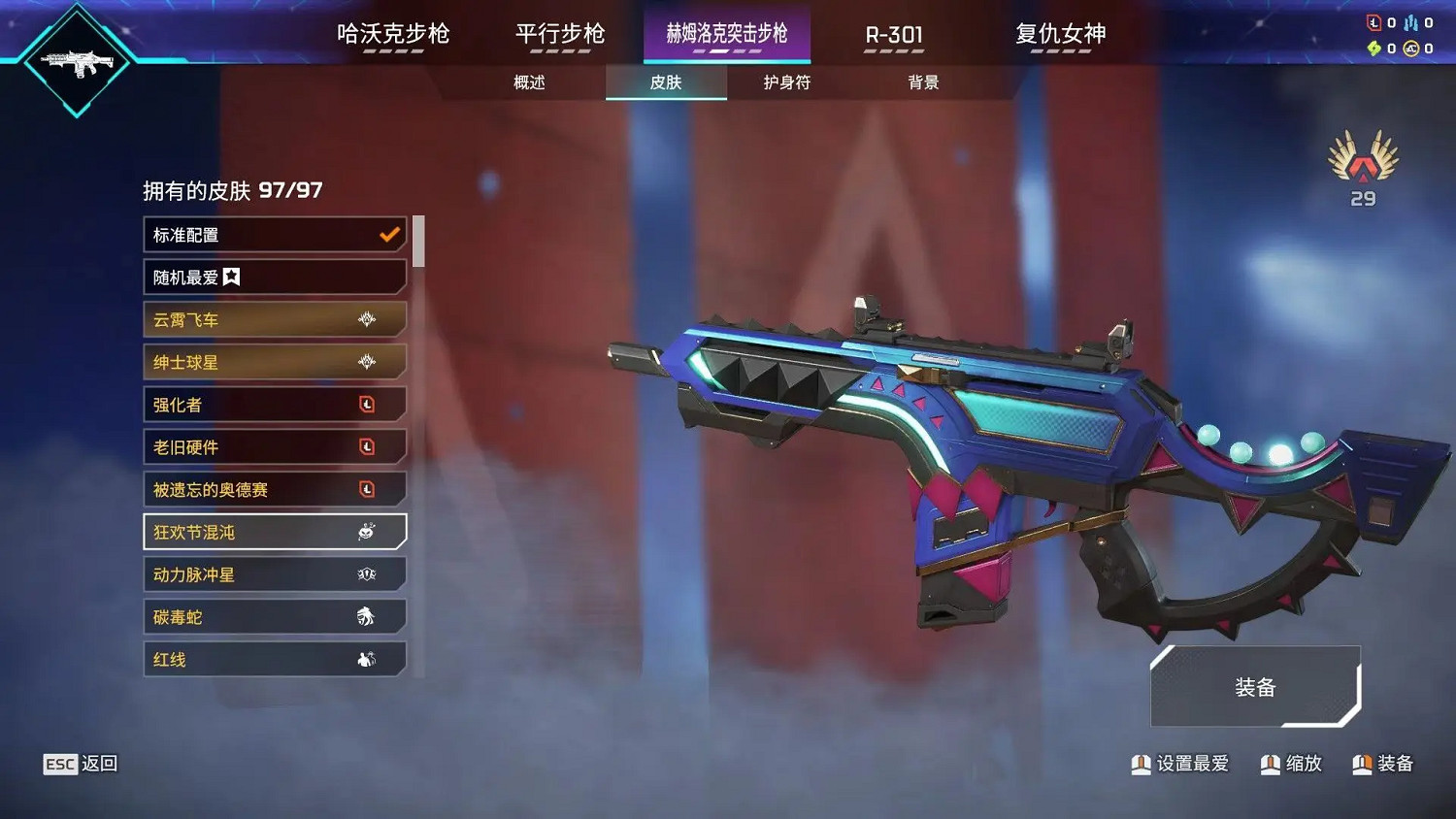
Task: Click the legend tokens currency icon
Action: coord(1373,22)
